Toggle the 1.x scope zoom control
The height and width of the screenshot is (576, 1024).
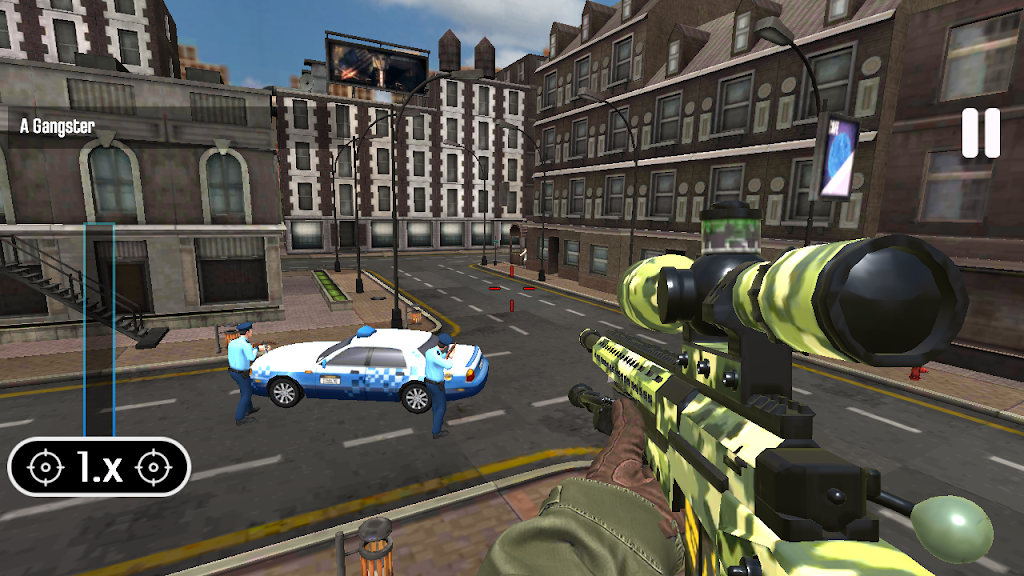point(99,467)
